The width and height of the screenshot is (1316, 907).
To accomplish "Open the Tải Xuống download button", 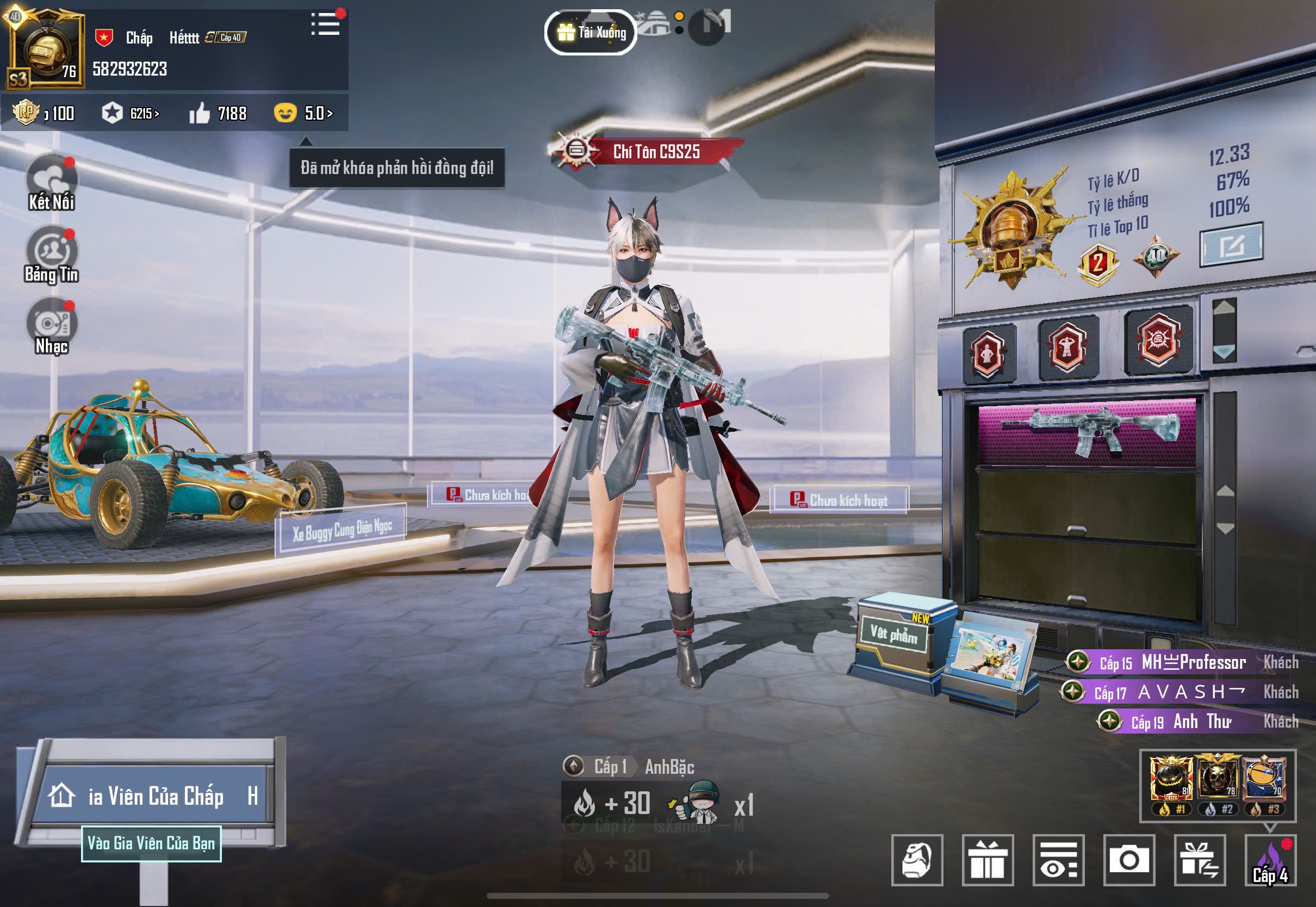I will [x=591, y=33].
